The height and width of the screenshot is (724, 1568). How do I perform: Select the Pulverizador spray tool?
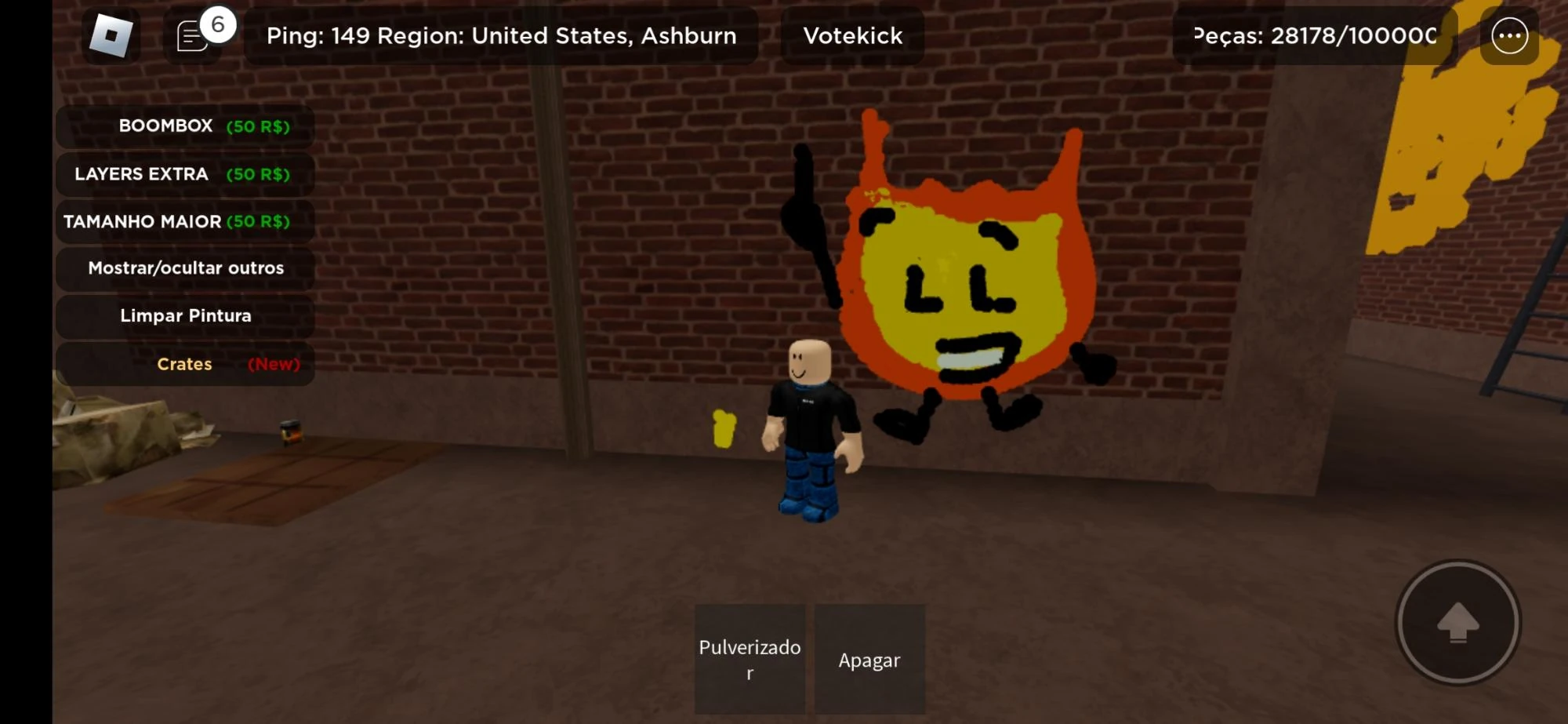click(749, 659)
